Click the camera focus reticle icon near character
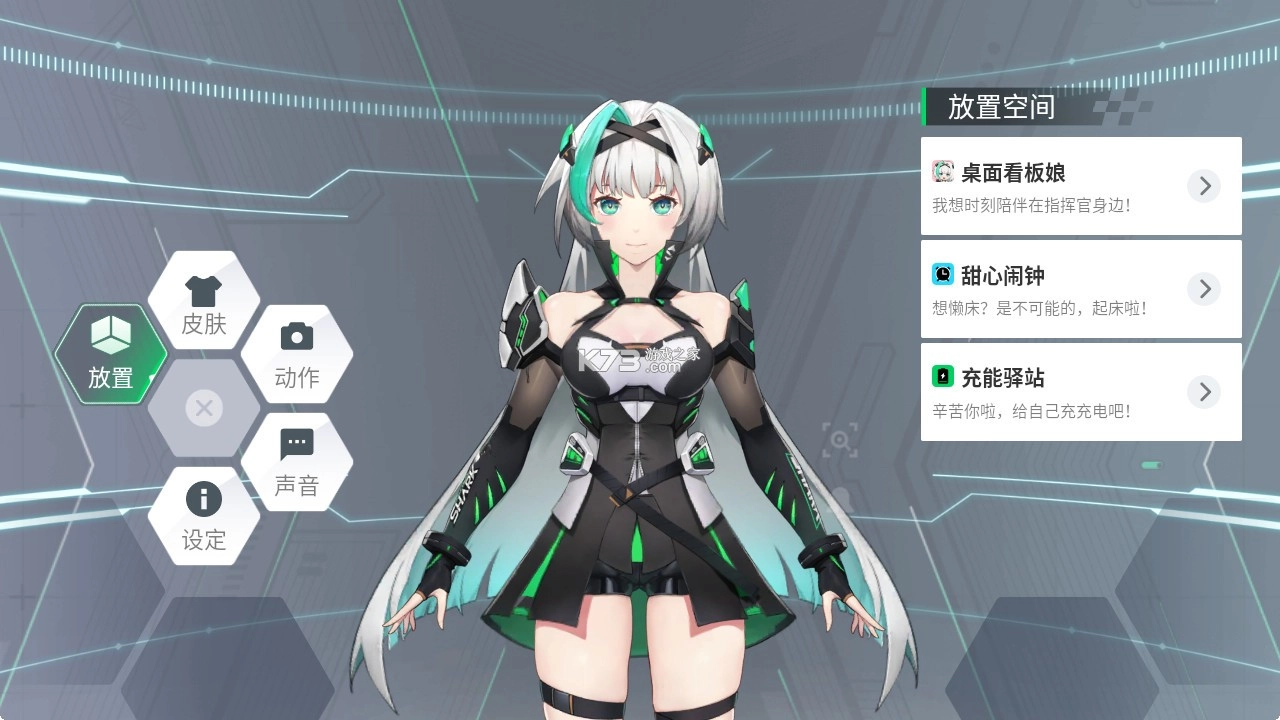The image size is (1280, 720). pyautogui.click(x=840, y=440)
